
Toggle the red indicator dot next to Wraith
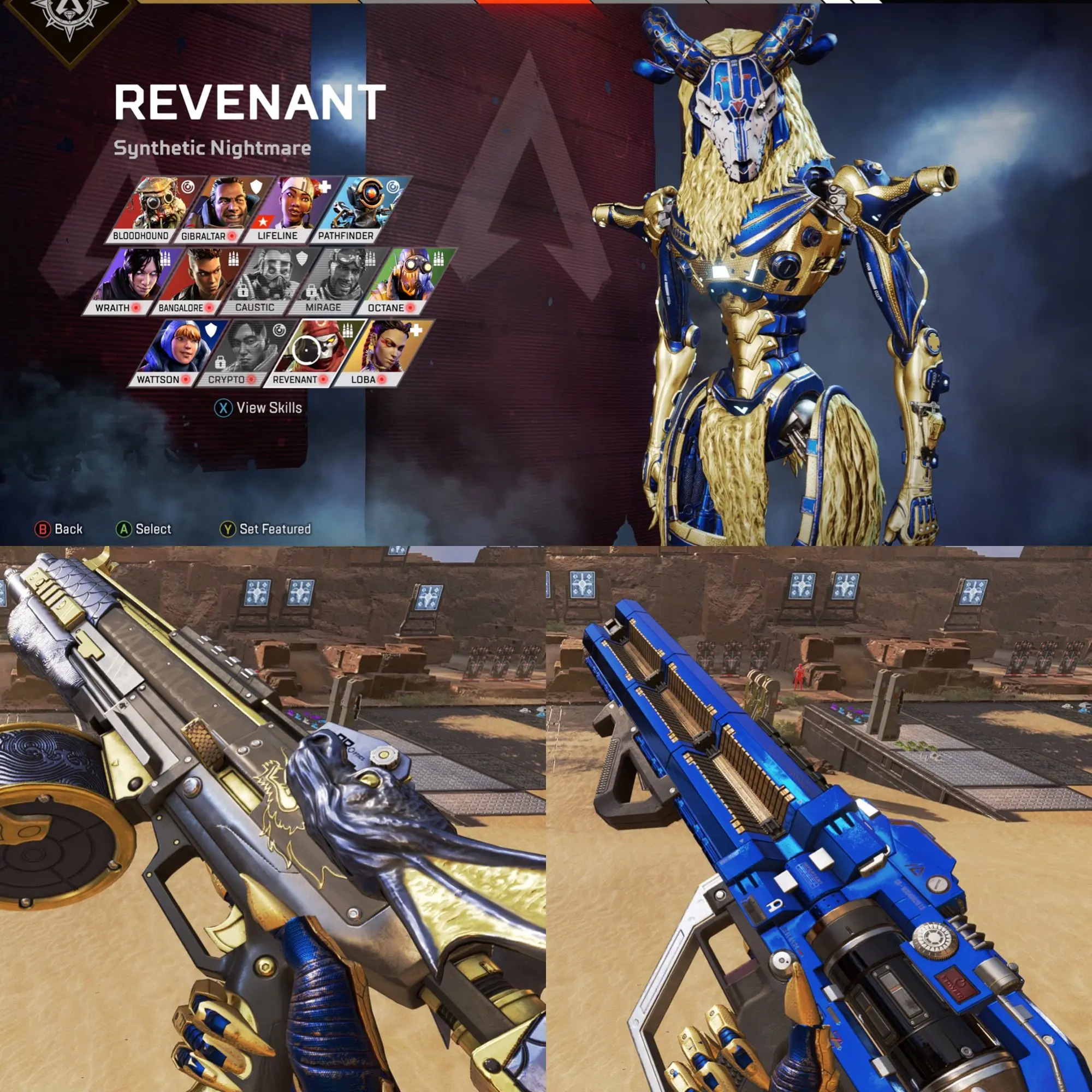(x=136, y=308)
